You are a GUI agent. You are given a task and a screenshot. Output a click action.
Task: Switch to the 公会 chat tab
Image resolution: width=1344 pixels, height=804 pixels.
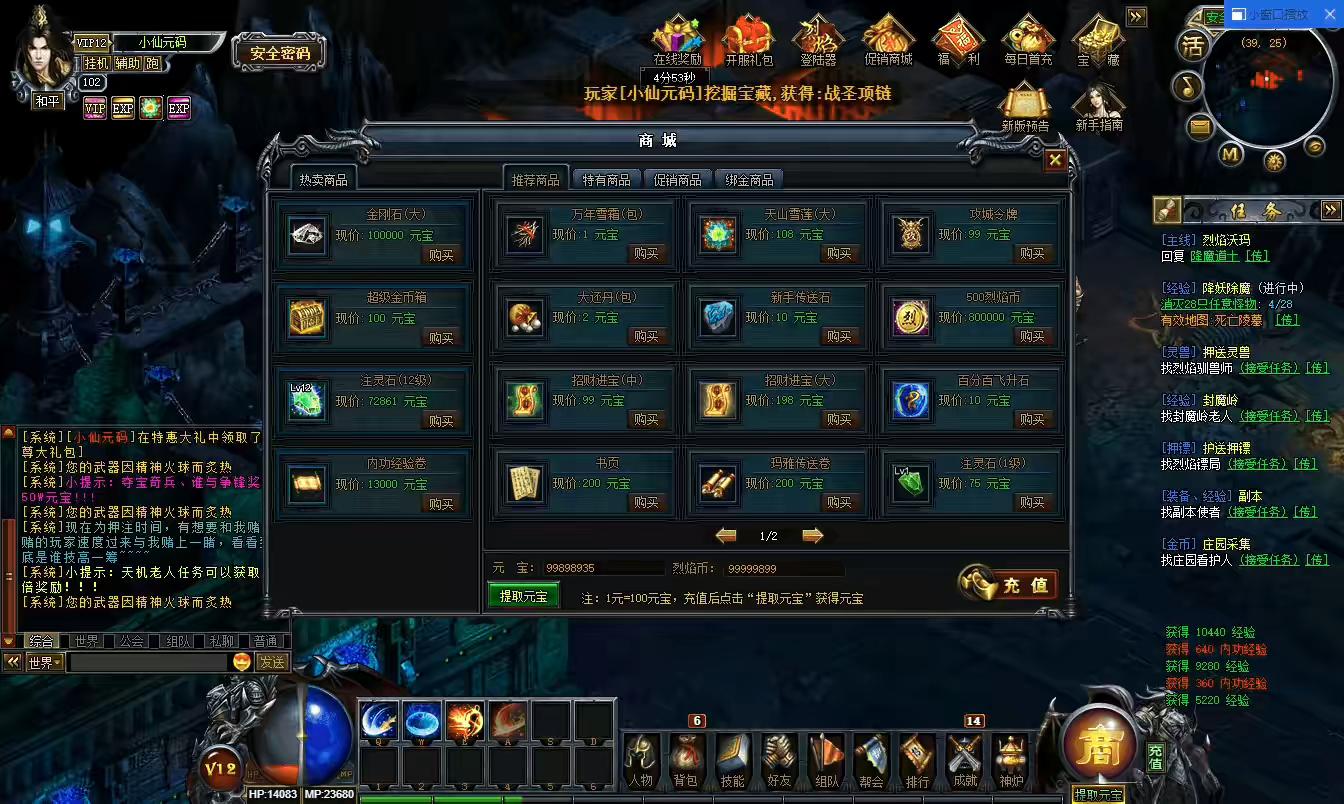(132, 640)
